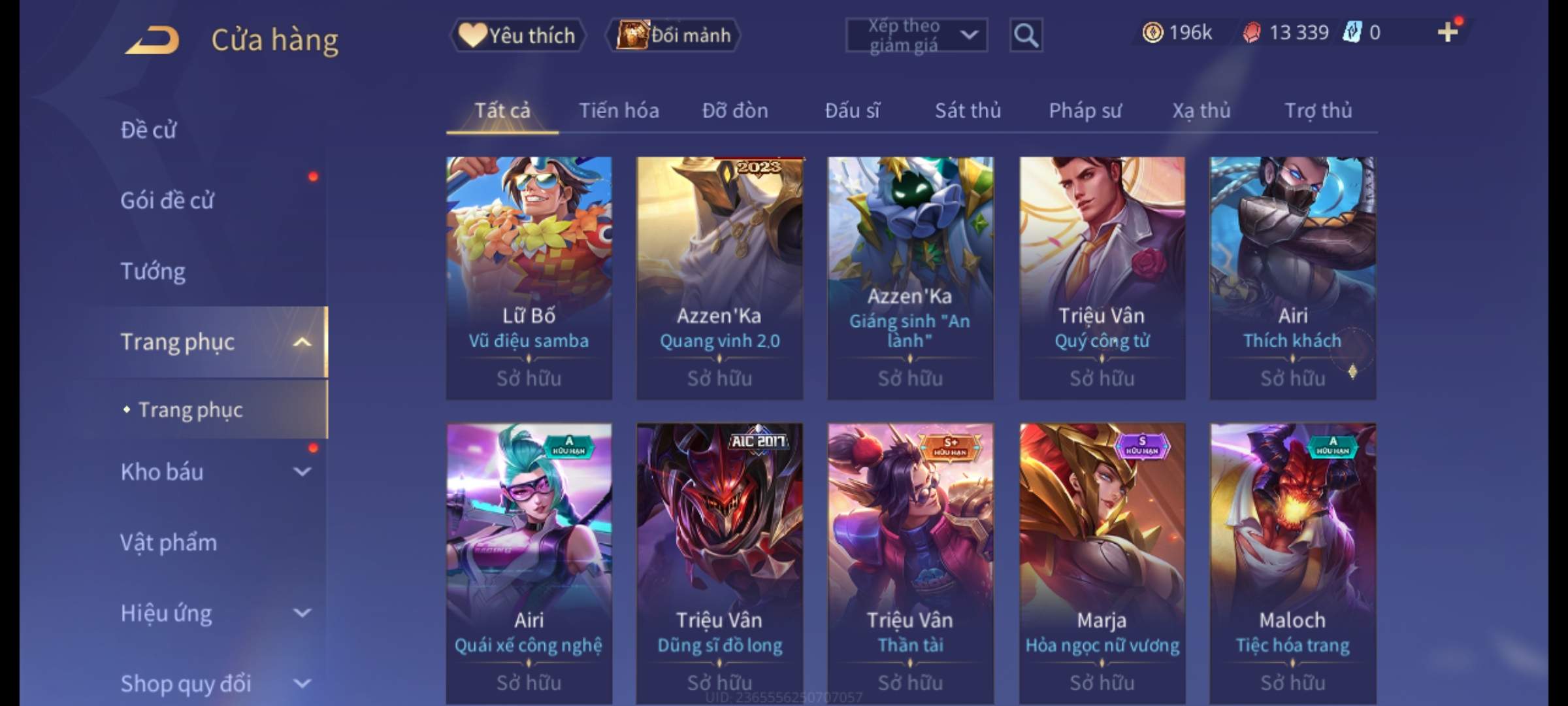Go to the Tướng section
Viewport: 1568px width, 706px height.
[153, 271]
